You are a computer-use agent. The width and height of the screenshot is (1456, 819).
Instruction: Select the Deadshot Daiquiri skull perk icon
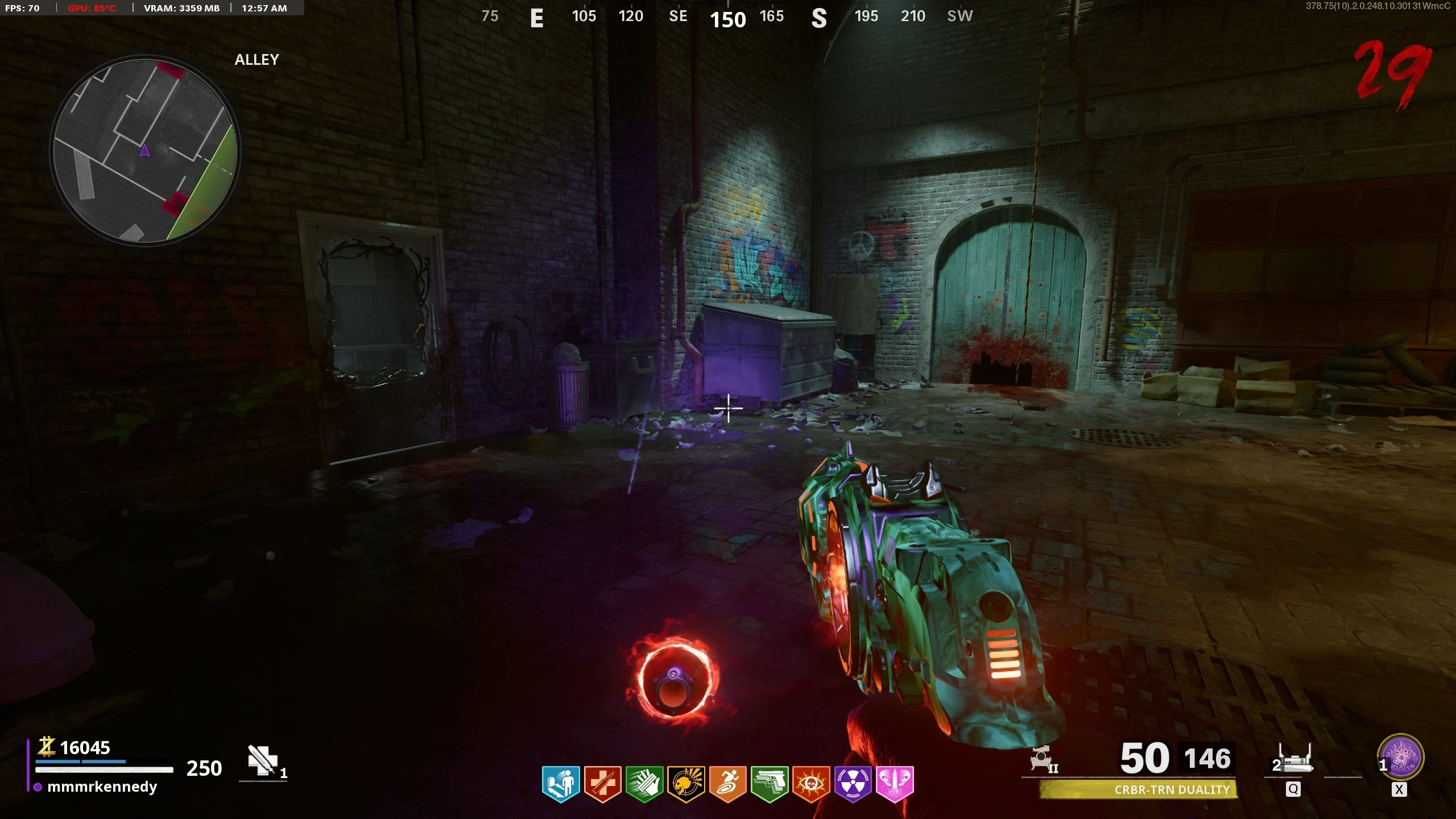[x=686, y=783]
